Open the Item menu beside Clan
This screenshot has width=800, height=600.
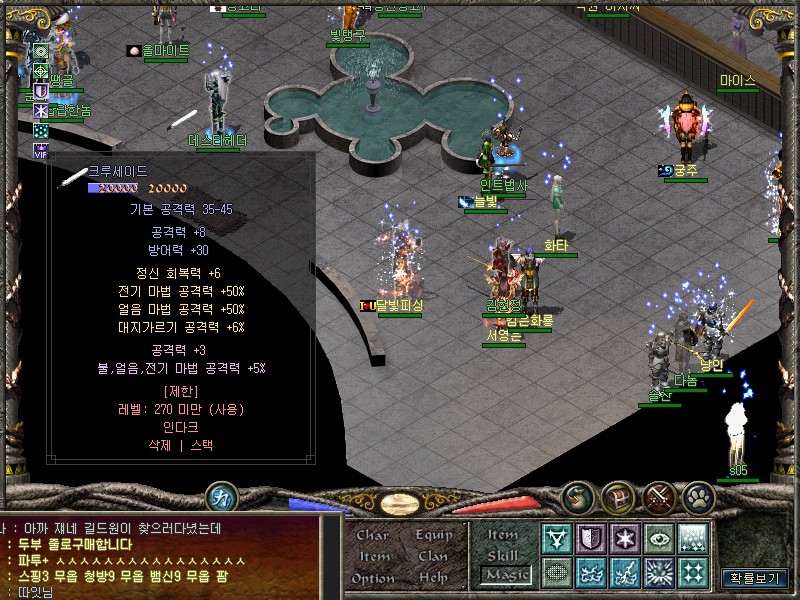pos(374,556)
